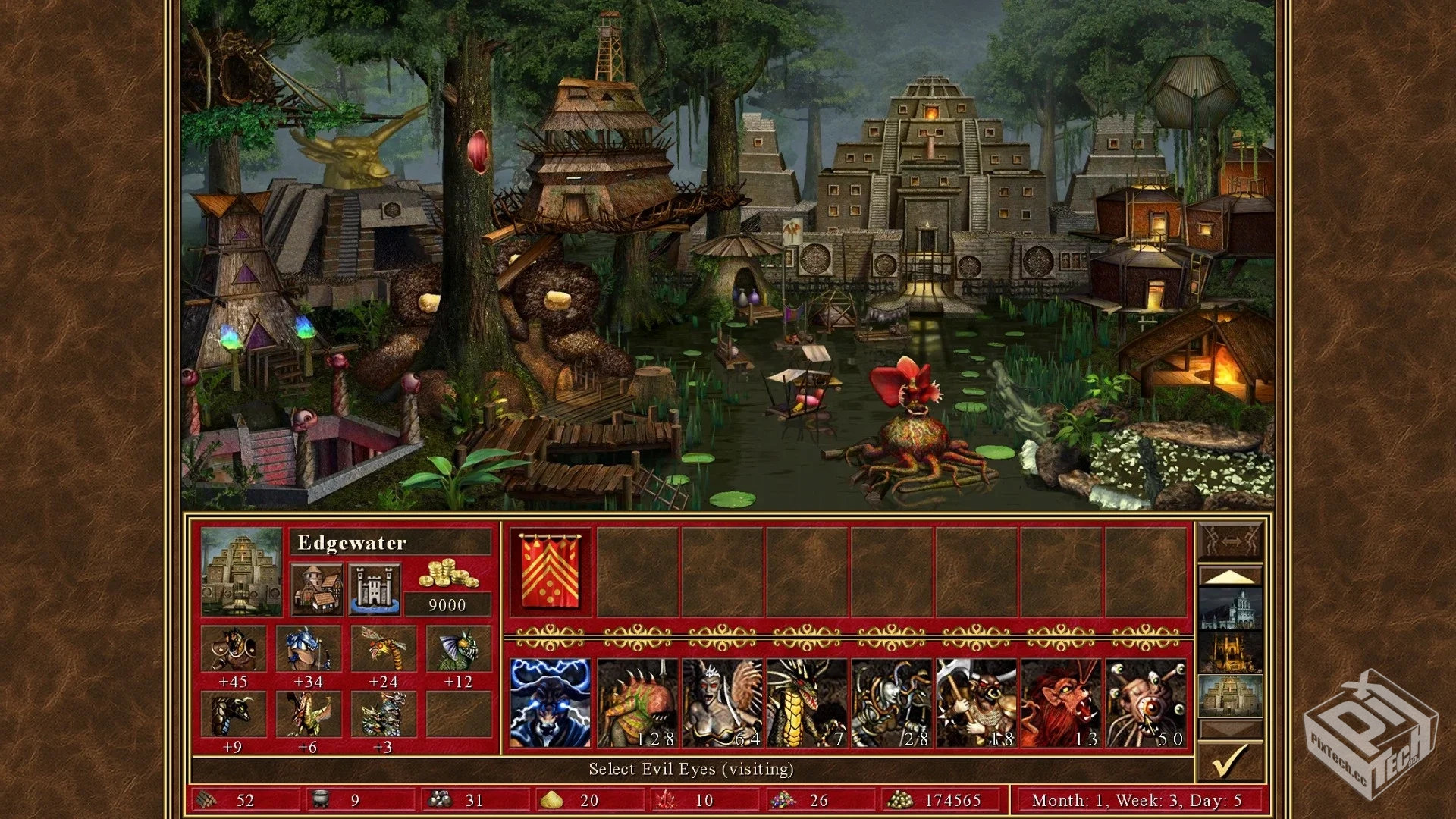
Task: Select the basilisk growth icon showing +12
Action: (458, 649)
